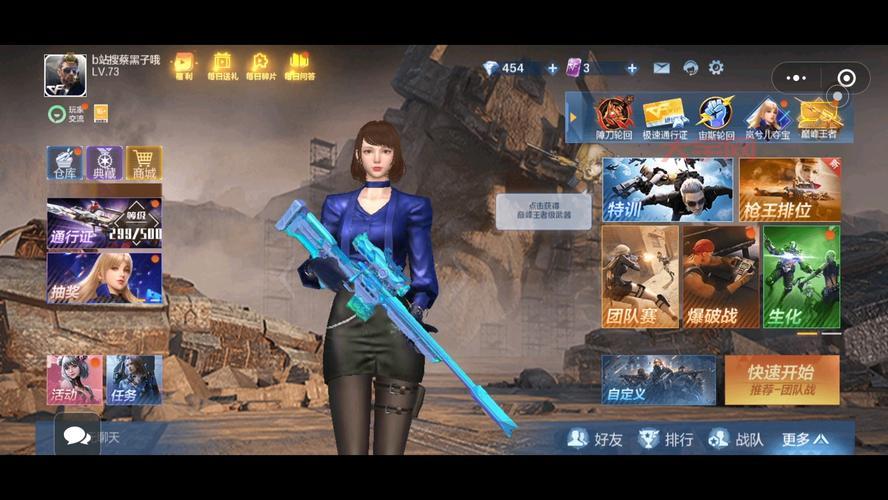Choose the 生化 biohazard mode
The height and width of the screenshot is (500, 888).
(801, 277)
